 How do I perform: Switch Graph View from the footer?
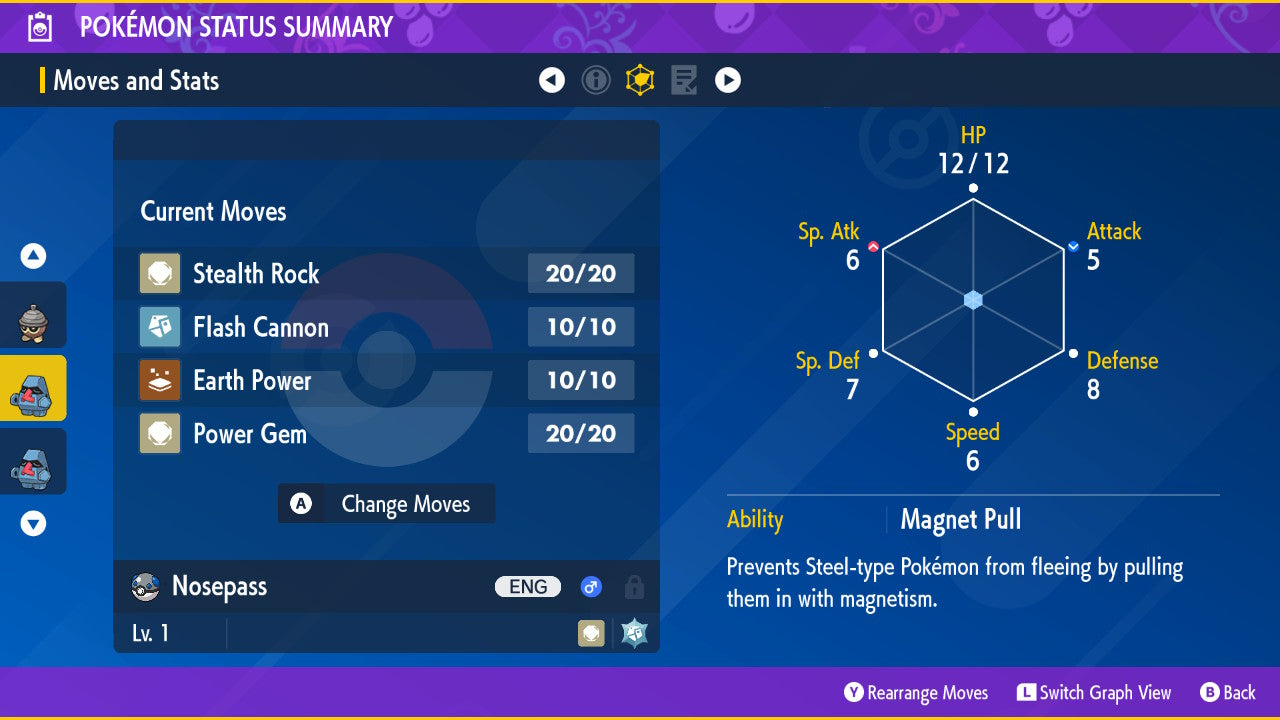click(x=1094, y=692)
